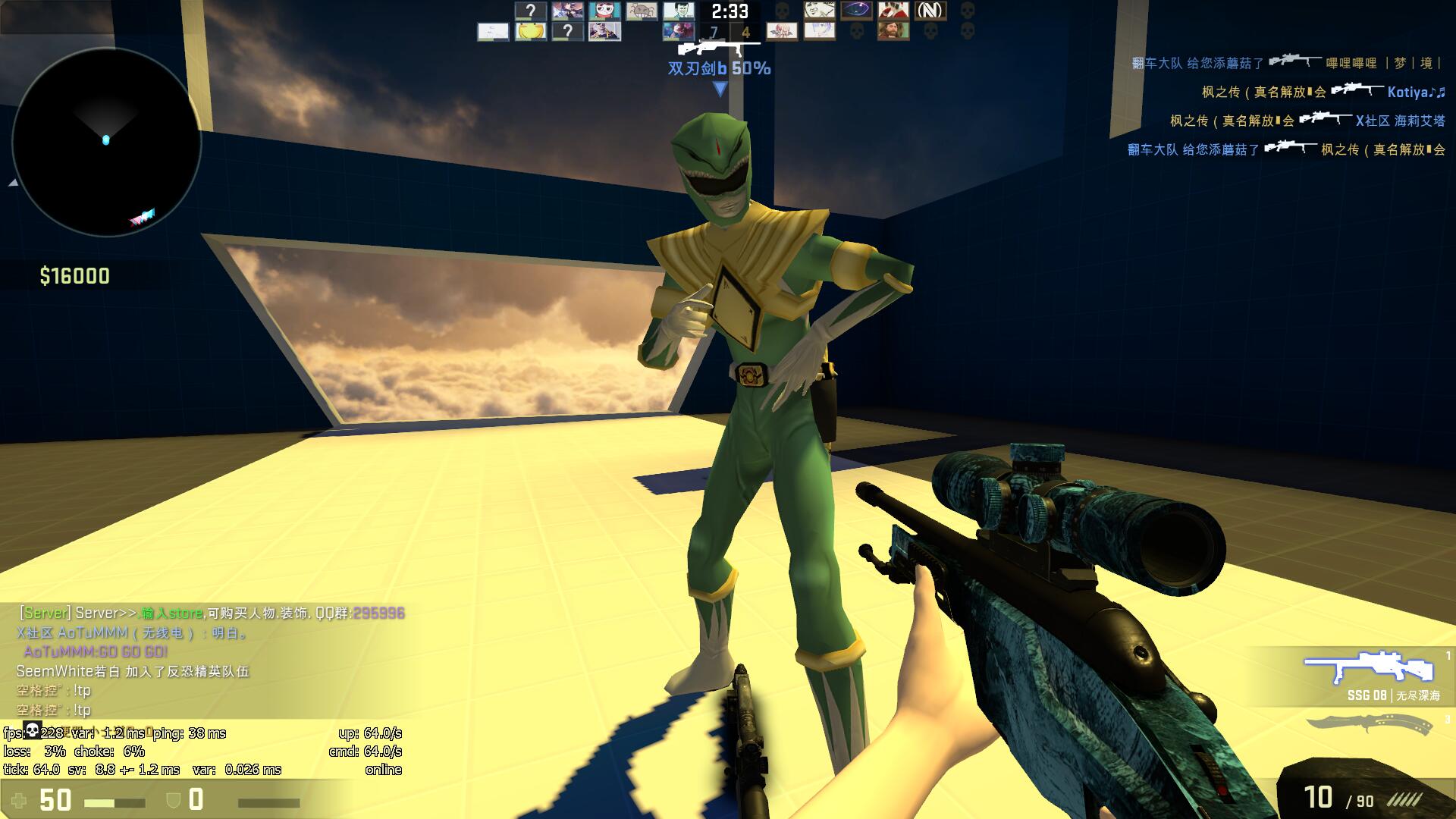Click the Server store announcement chat line
Screen dimensions: 1456x819
(212, 613)
